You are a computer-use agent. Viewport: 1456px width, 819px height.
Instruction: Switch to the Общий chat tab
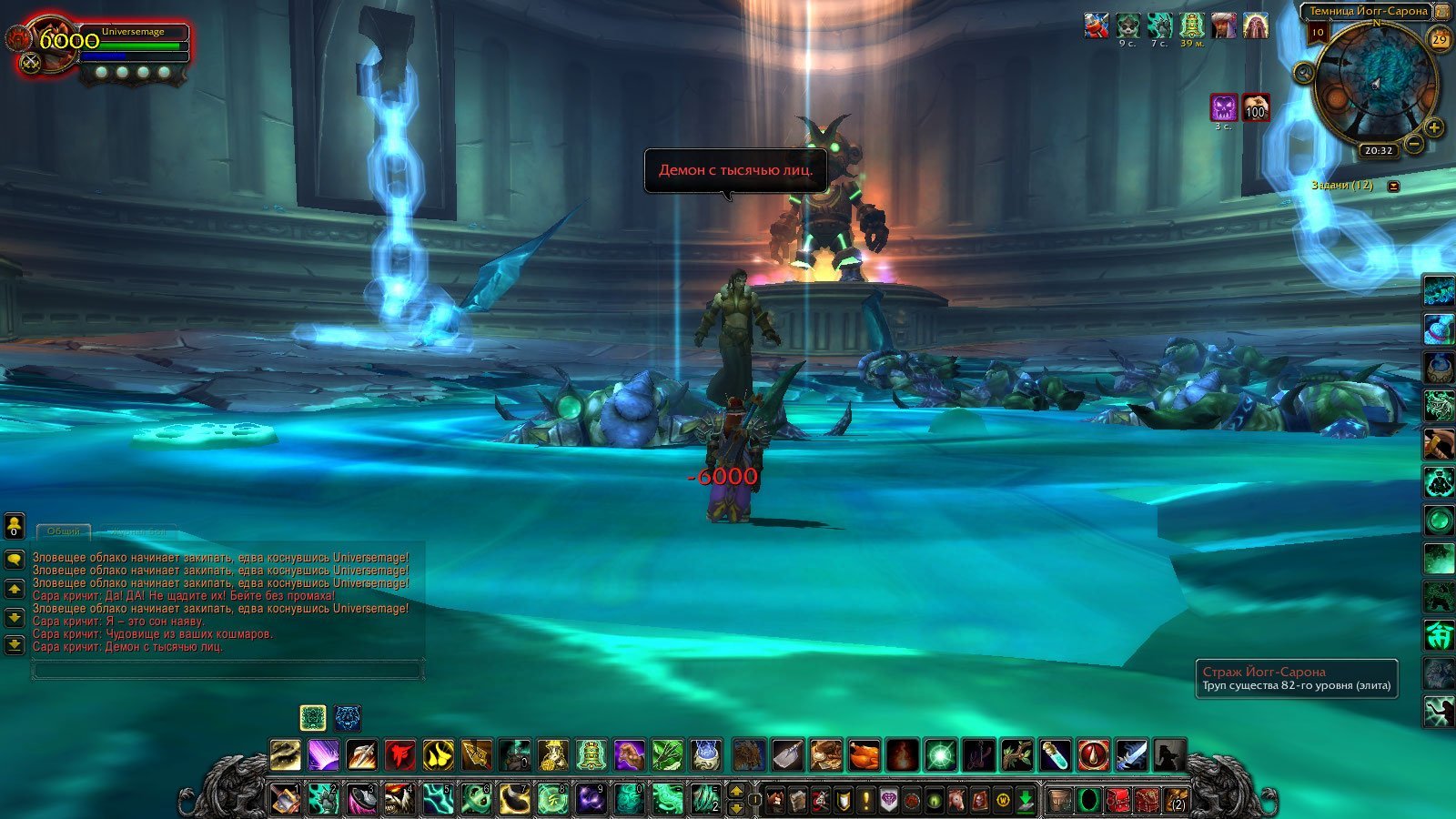(x=64, y=531)
